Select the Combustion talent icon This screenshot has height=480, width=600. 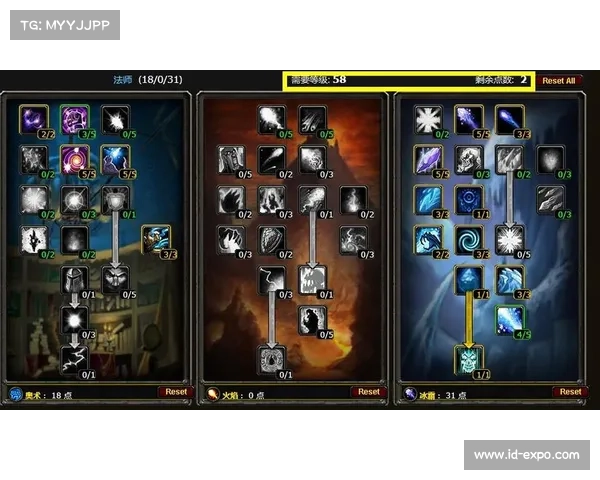click(x=271, y=357)
